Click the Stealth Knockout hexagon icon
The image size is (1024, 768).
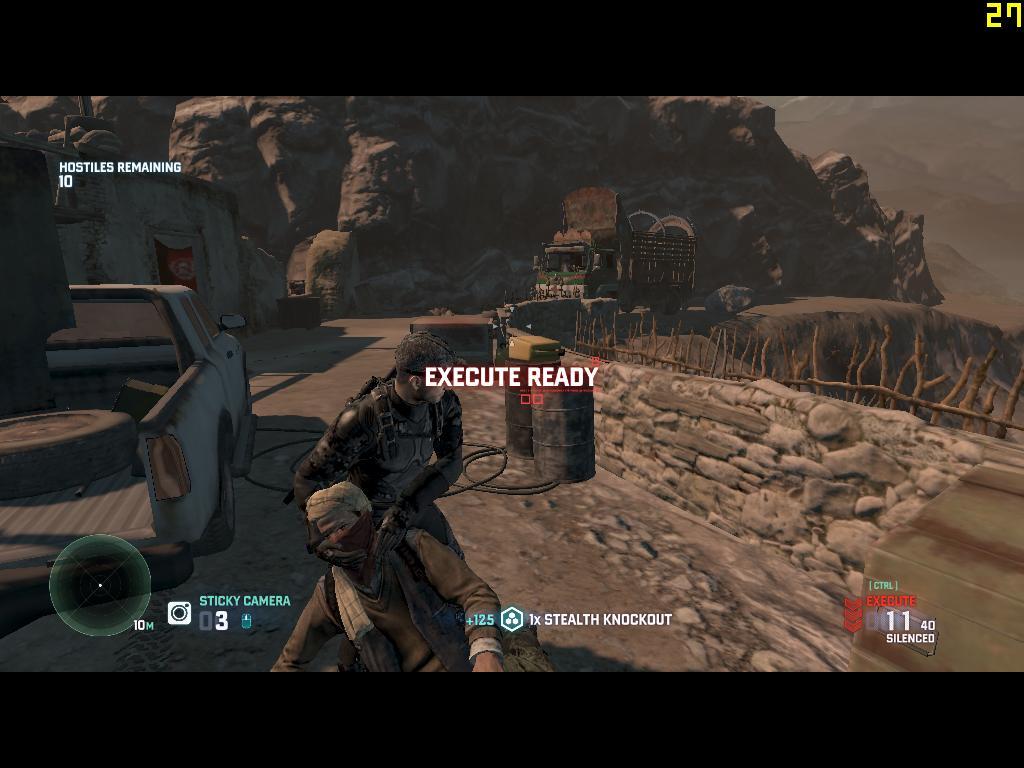(512, 620)
